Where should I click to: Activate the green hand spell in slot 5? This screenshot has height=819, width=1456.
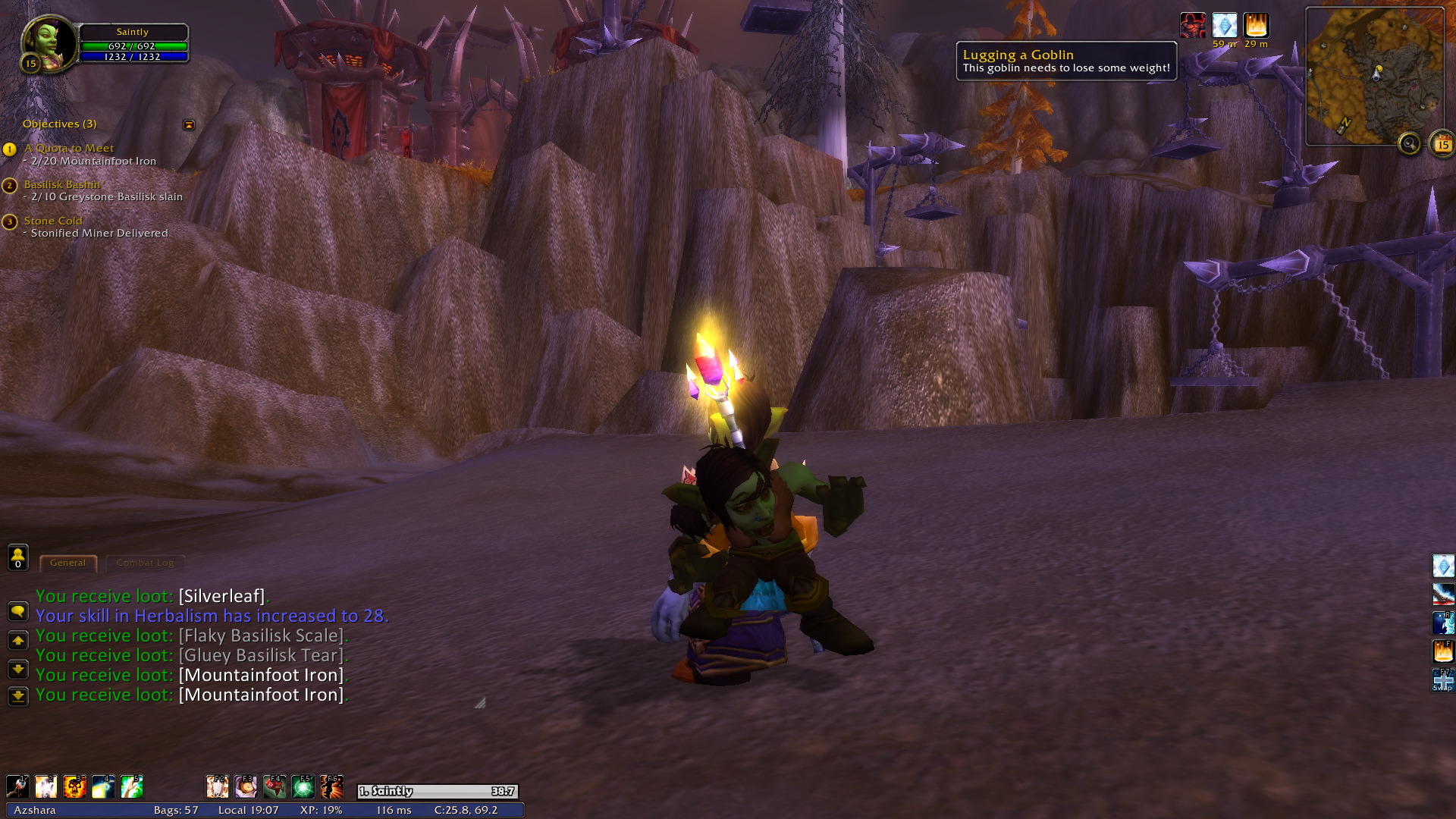tap(132, 787)
